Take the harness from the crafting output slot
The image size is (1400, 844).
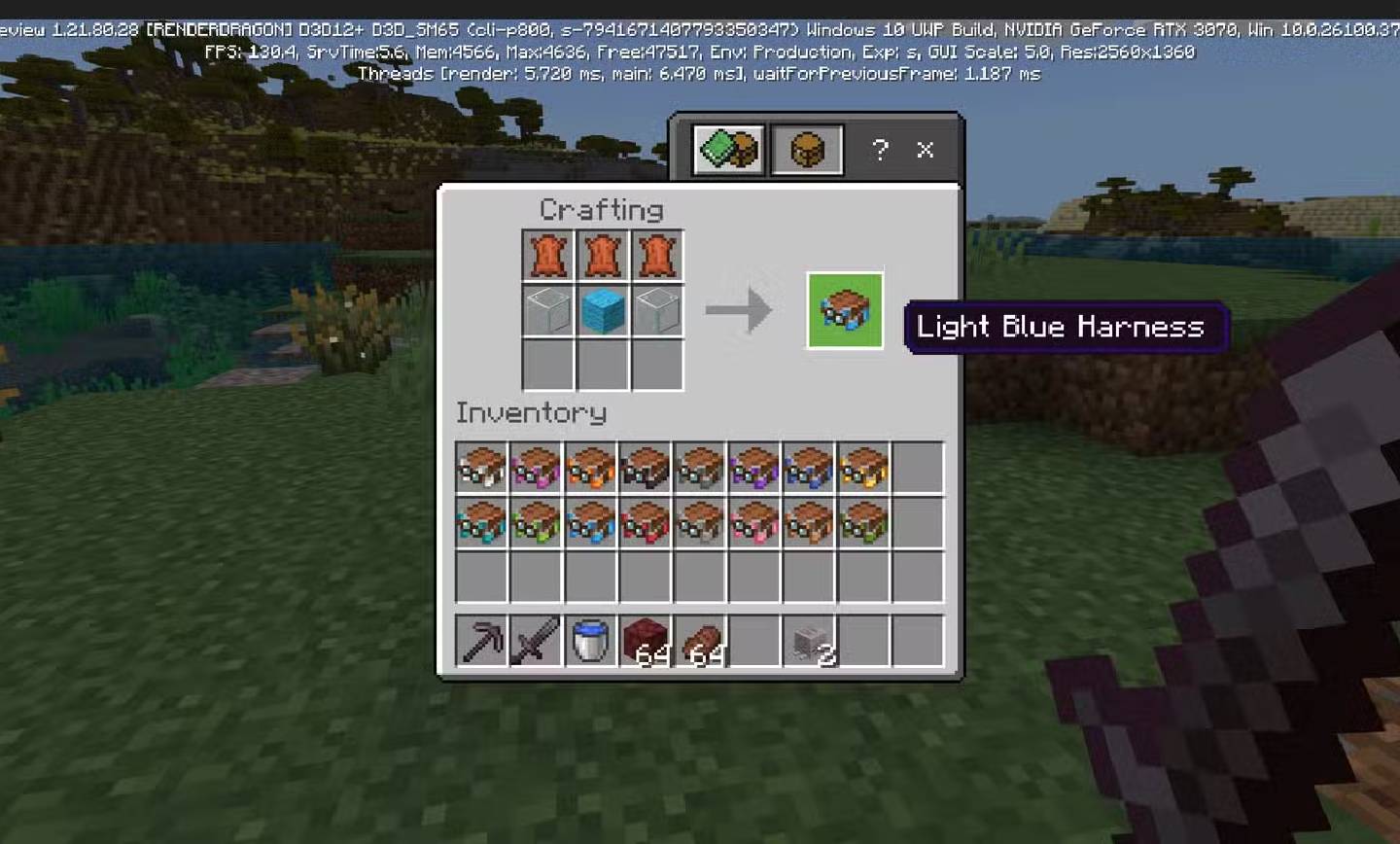click(845, 311)
